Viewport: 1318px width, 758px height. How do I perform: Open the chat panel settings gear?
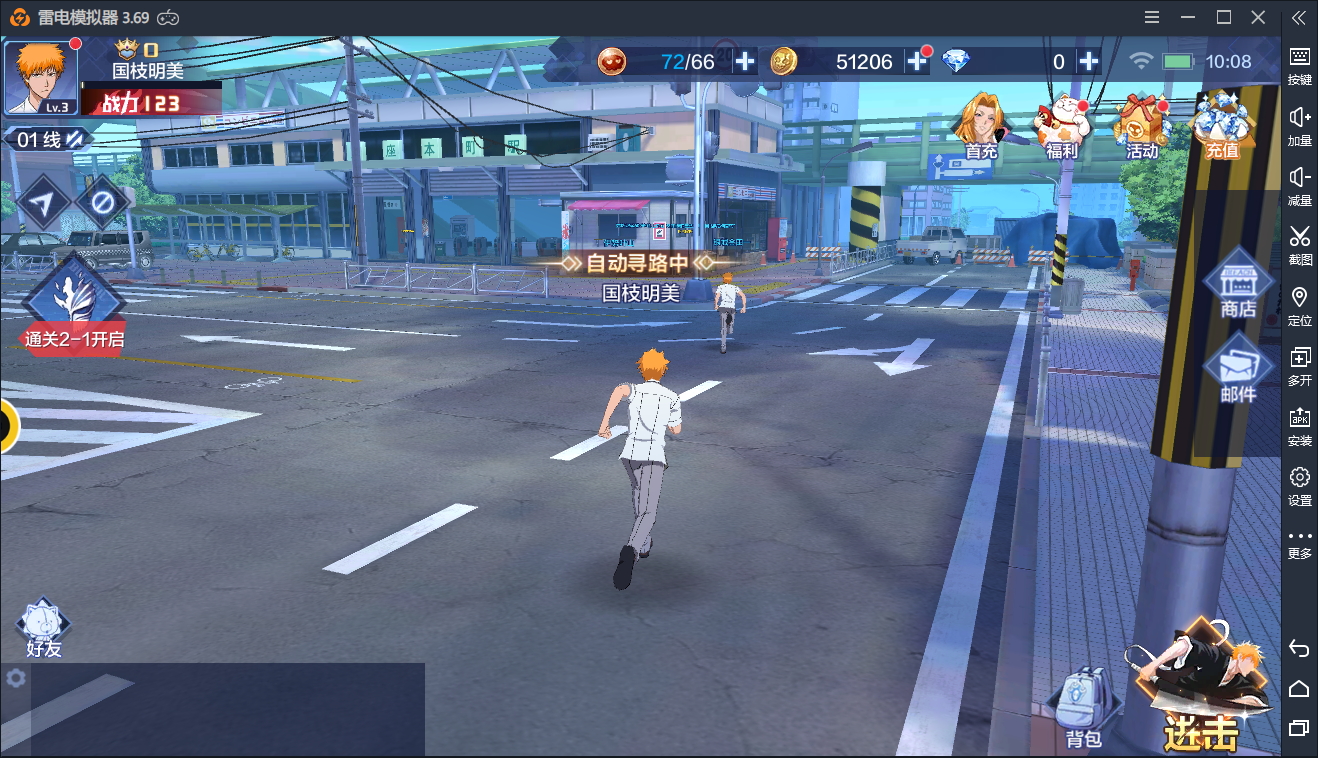[x=15, y=678]
